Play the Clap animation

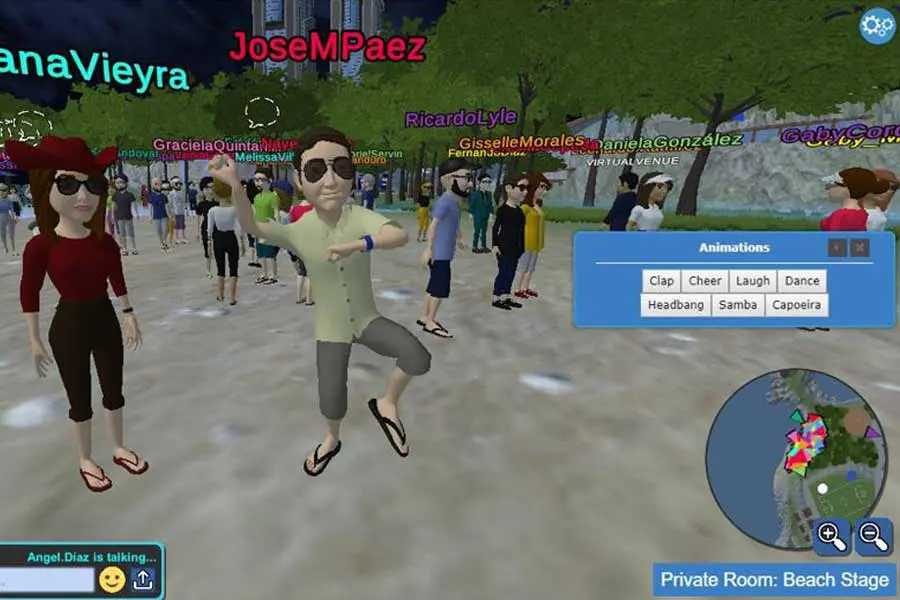coord(661,281)
